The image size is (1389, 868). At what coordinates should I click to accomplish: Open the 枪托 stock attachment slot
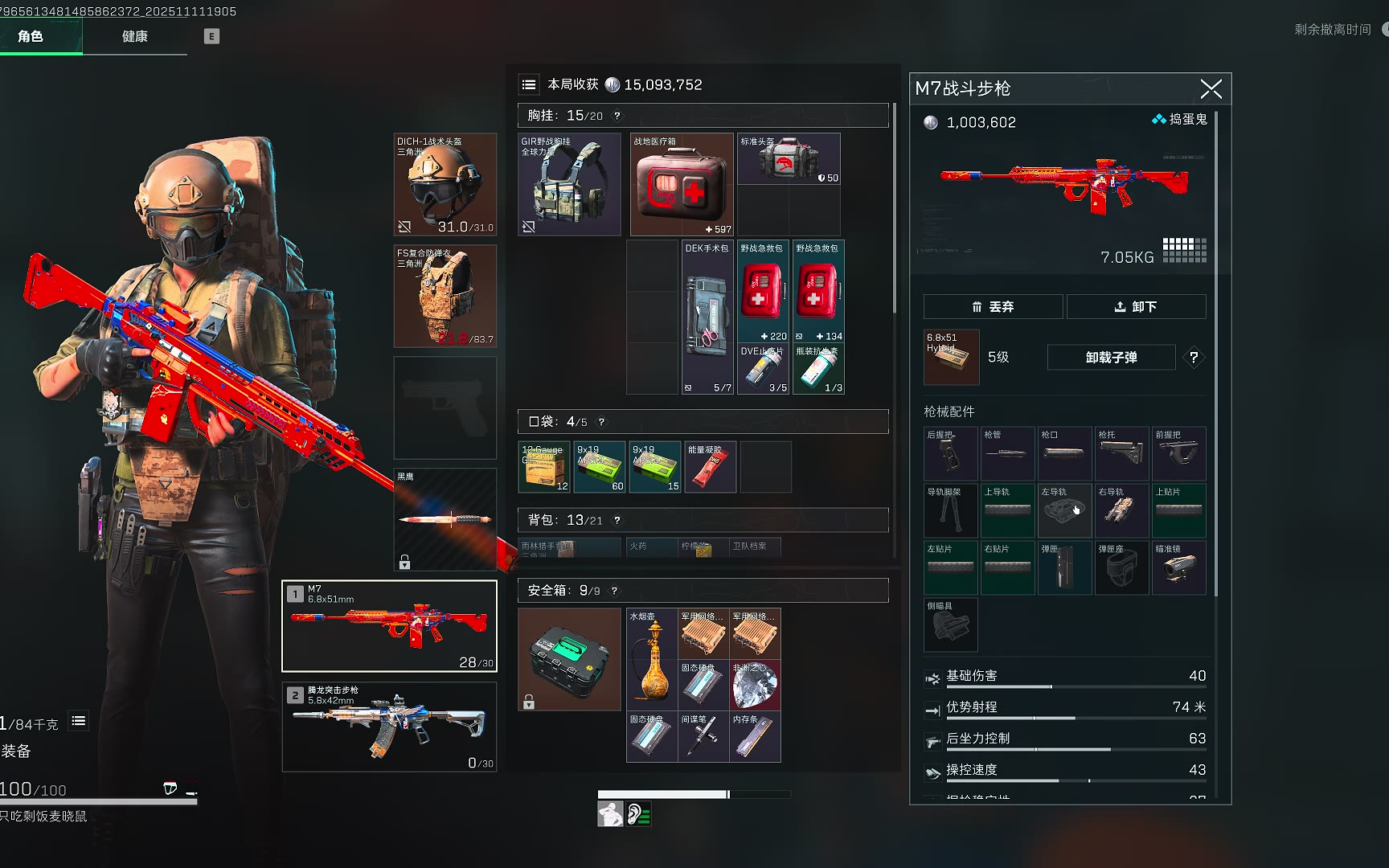coord(1121,454)
